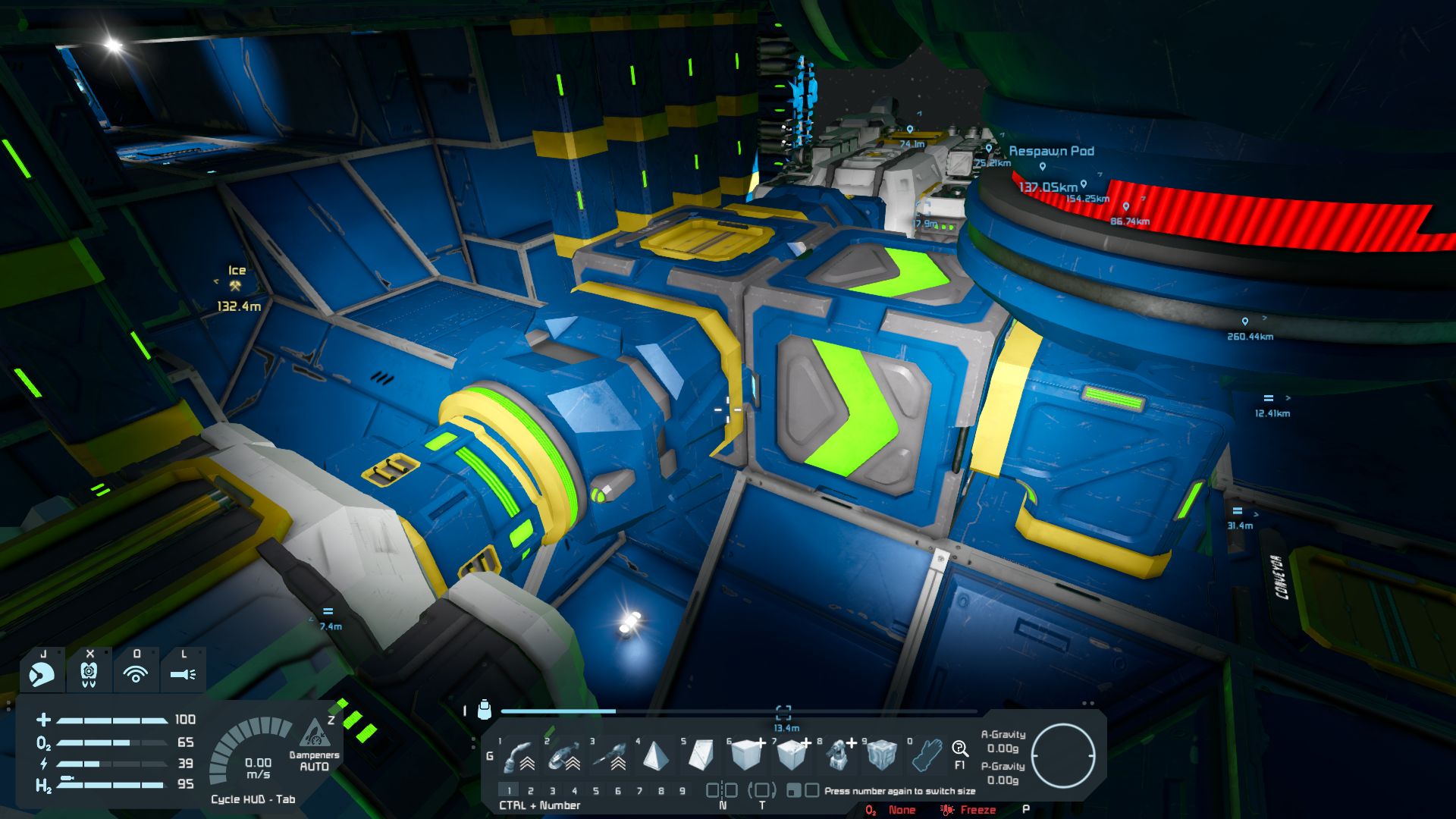Toggle the flashlight icon

(183, 673)
